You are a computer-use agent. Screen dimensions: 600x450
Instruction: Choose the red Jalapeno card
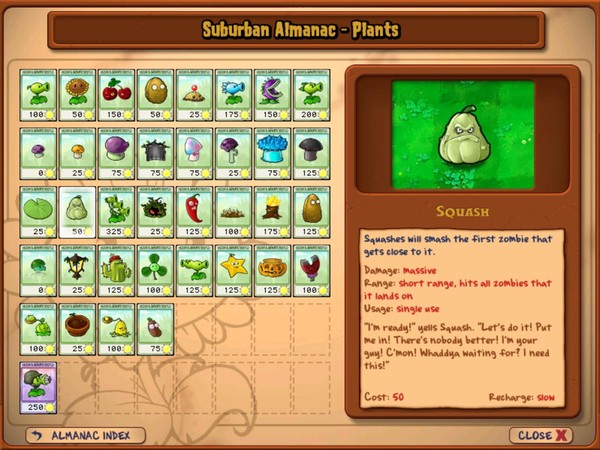pyautogui.click(x=194, y=212)
